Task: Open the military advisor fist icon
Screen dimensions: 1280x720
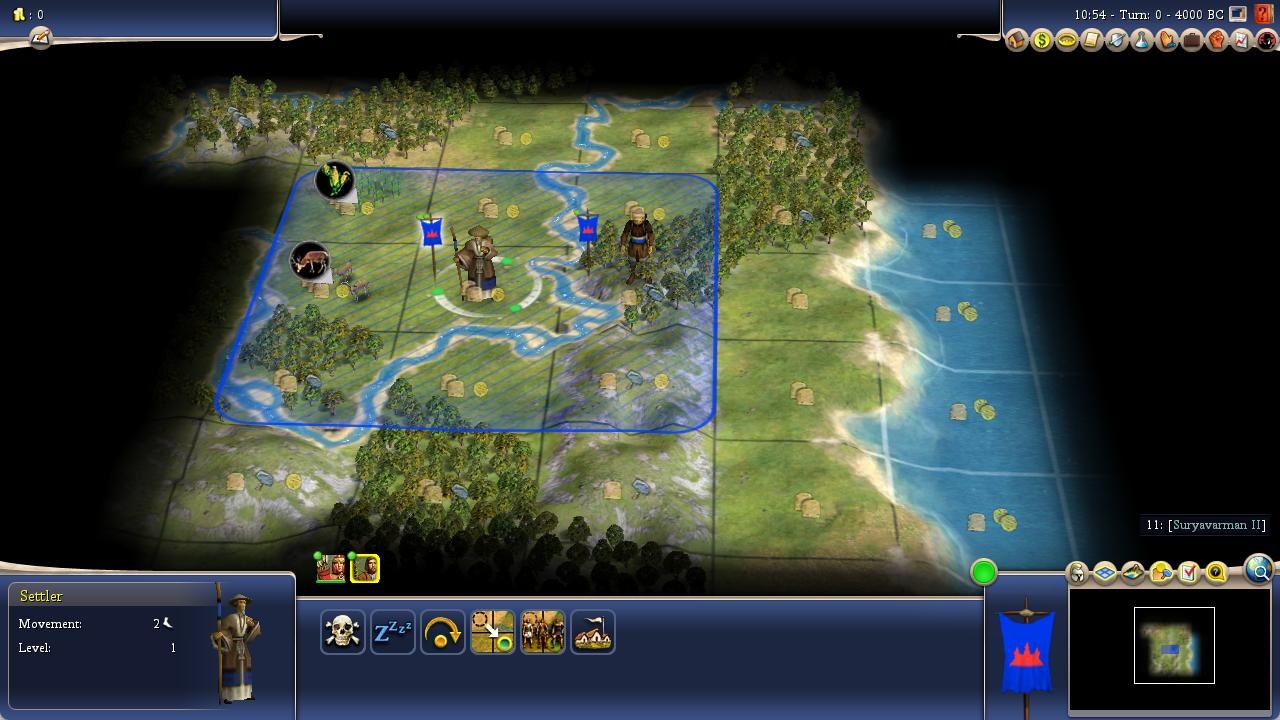Action: pyautogui.click(x=1217, y=41)
